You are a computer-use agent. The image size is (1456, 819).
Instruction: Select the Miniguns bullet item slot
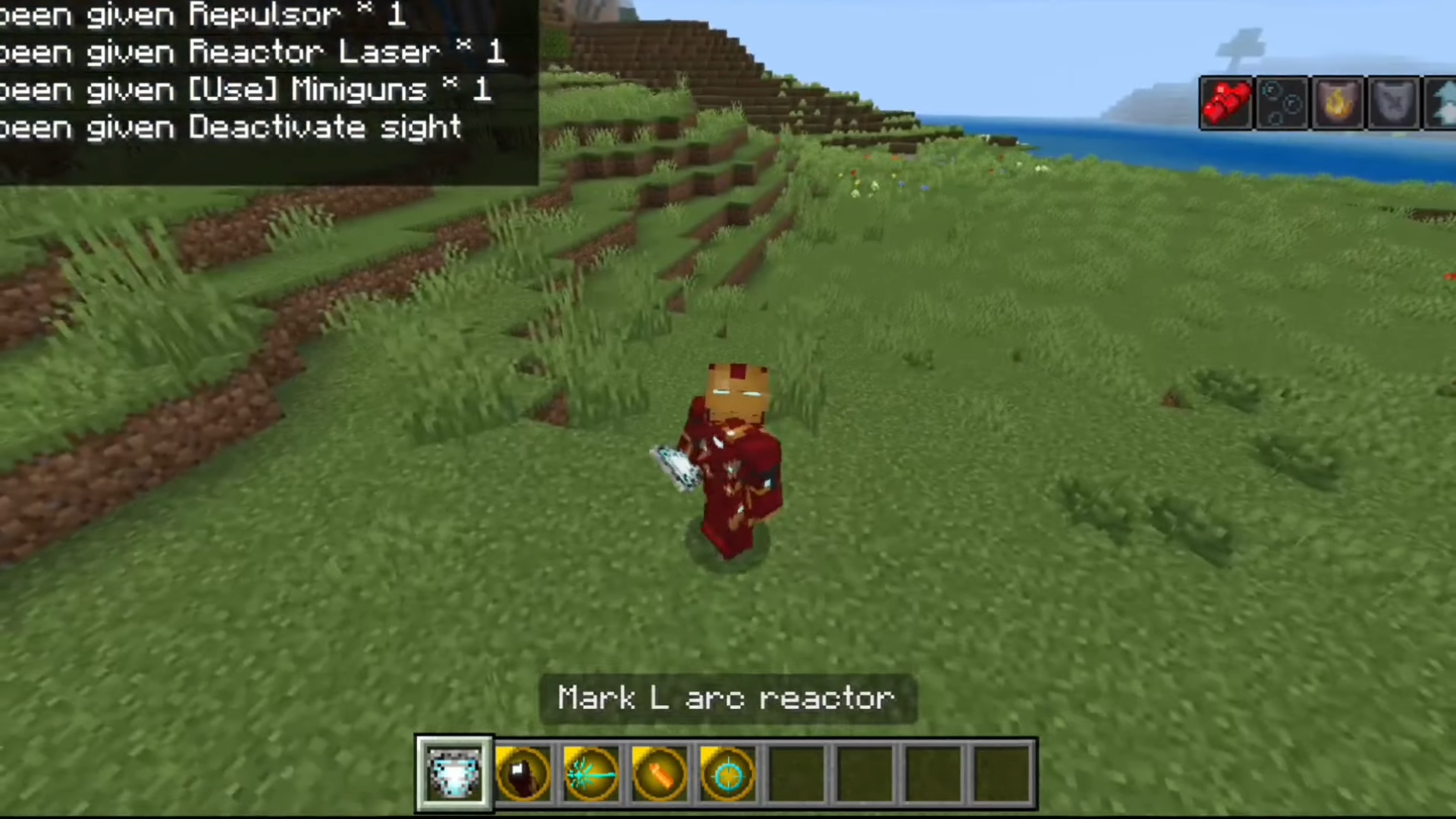(x=659, y=774)
